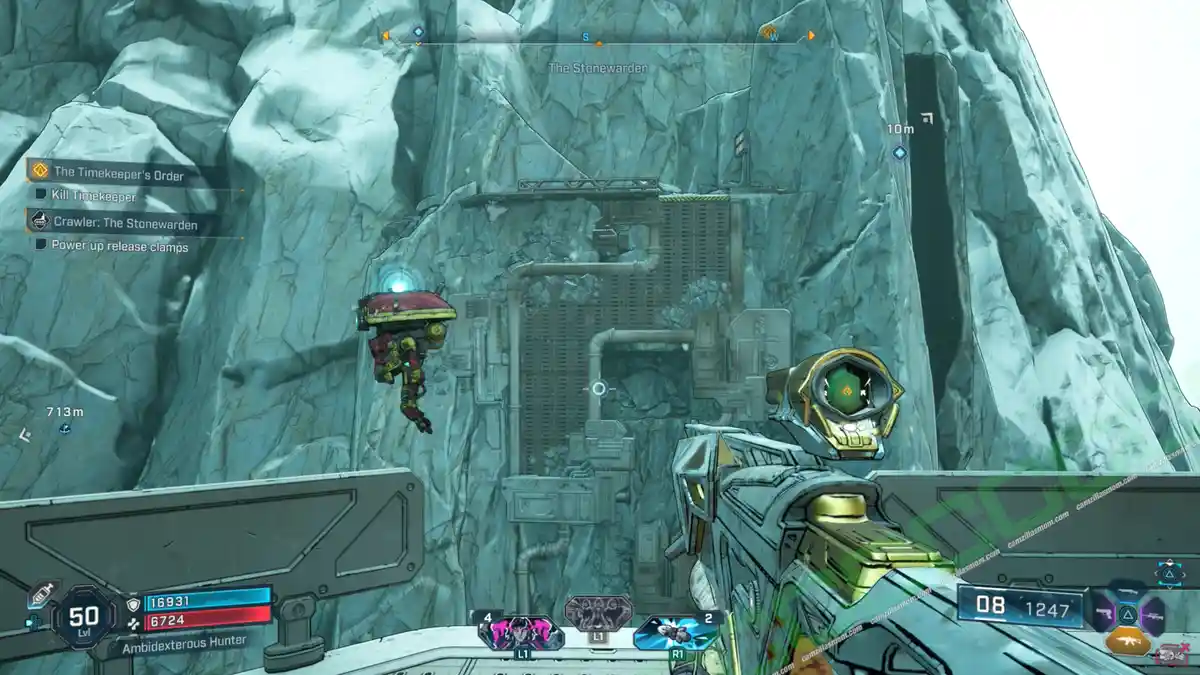1200x675 pixels.
Task: Use the blue ordnance icon
Action: click(675, 632)
